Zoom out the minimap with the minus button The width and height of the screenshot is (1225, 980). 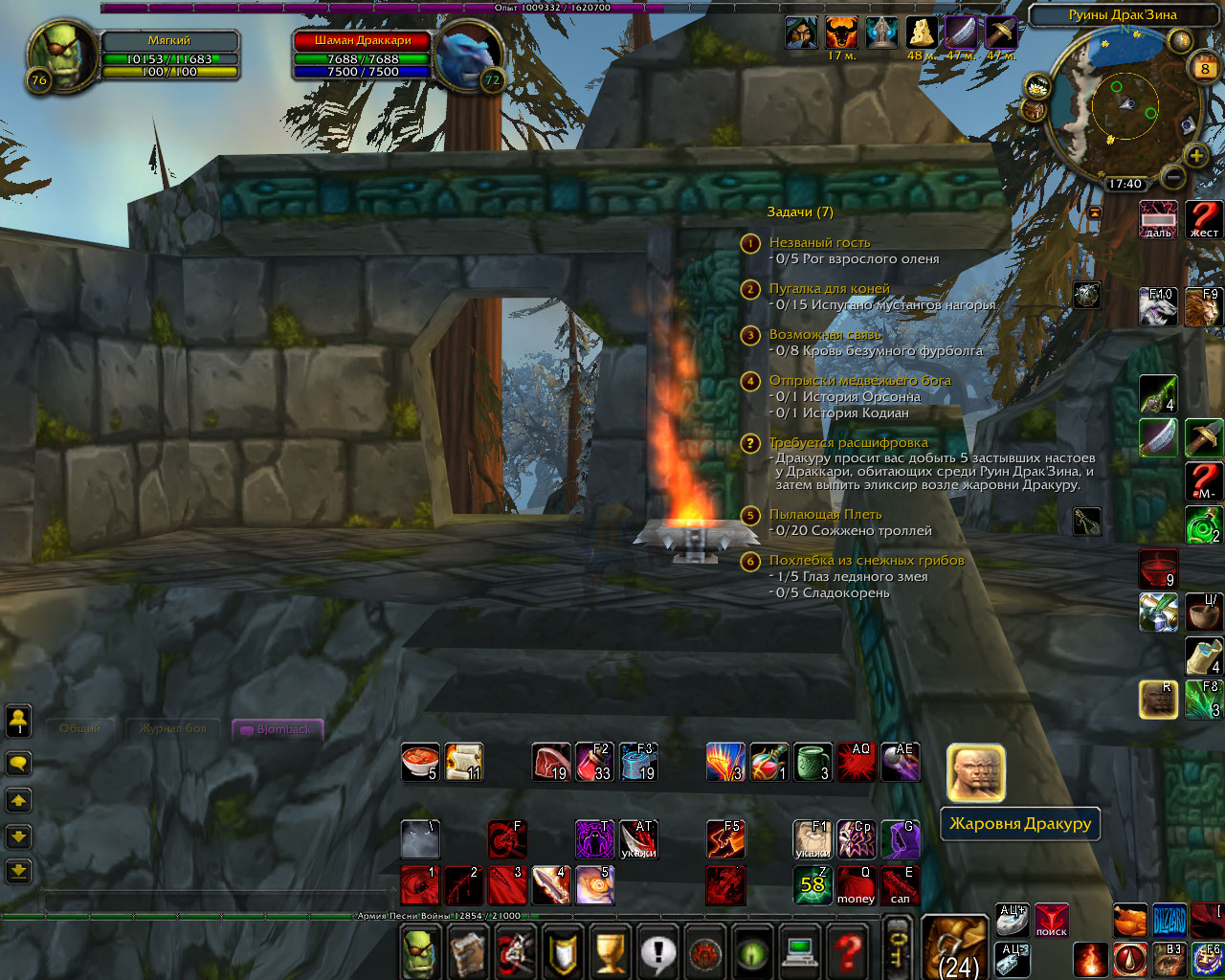pyautogui.click(x=1173, y=177)
